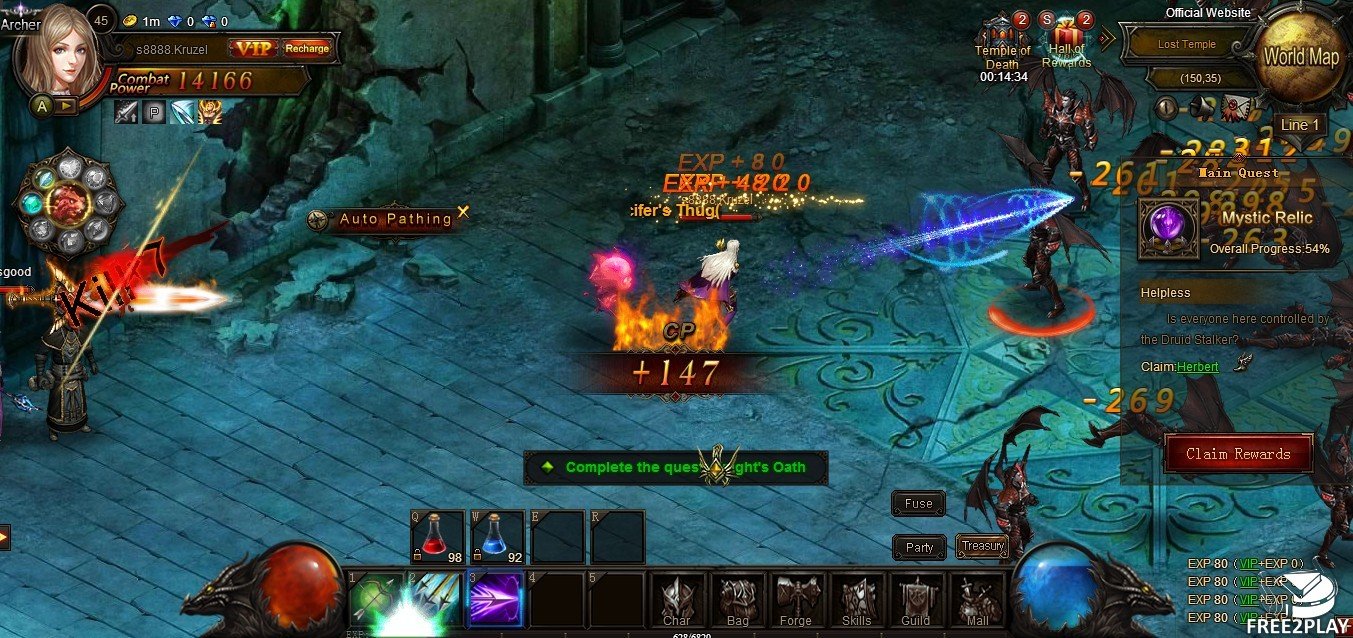
Task: Open the Skills menu
Action: tap(857, 601)
